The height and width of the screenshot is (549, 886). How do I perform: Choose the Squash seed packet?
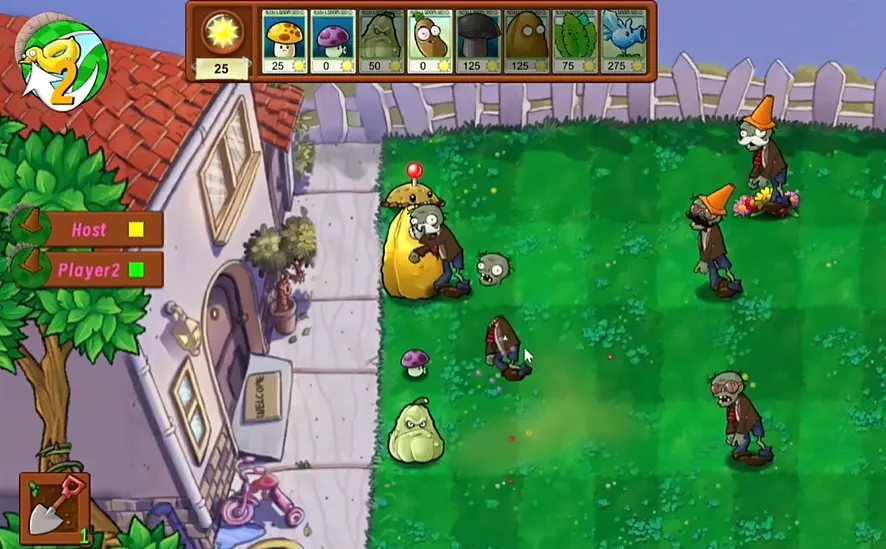tap(382, 41)
